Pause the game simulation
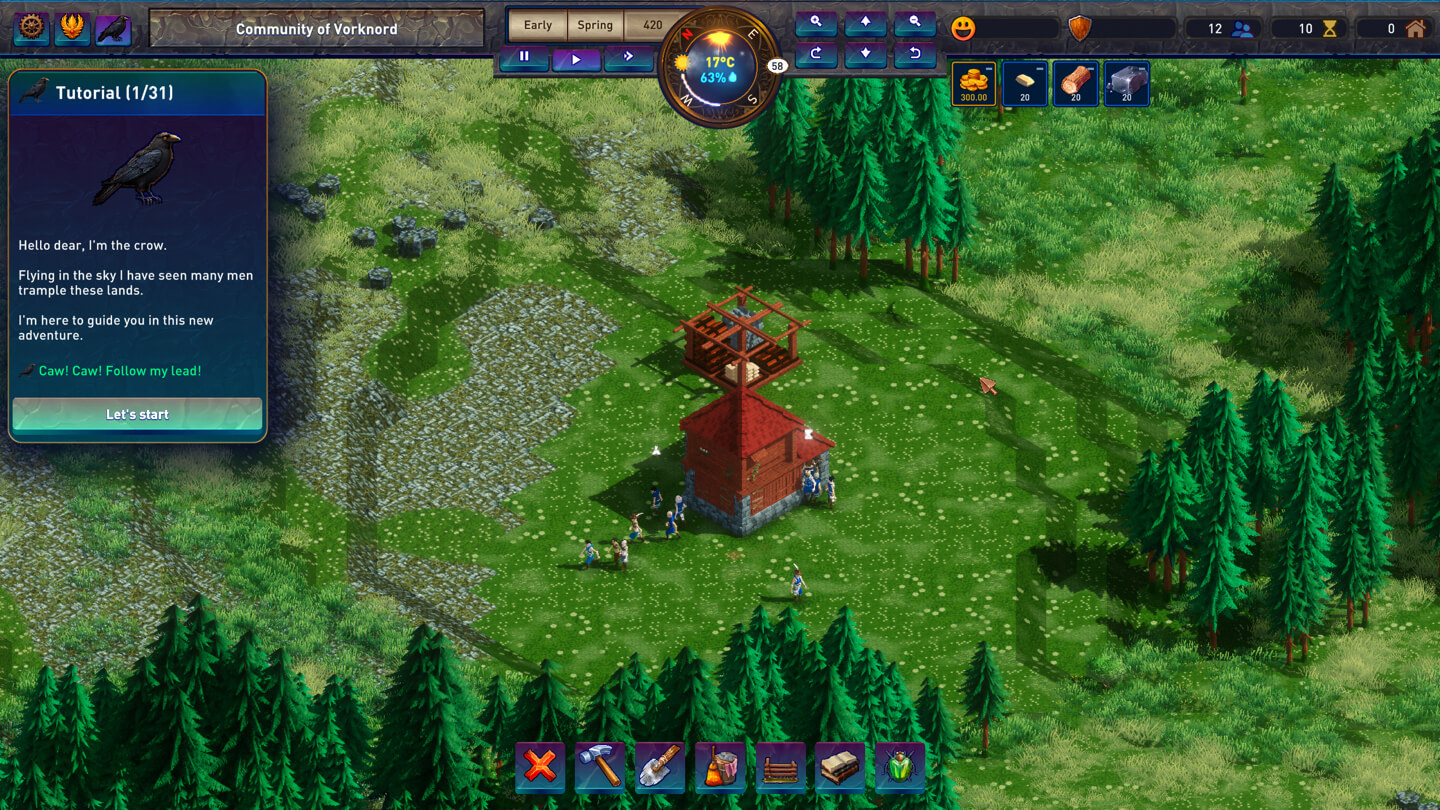 tap(523, 59)
